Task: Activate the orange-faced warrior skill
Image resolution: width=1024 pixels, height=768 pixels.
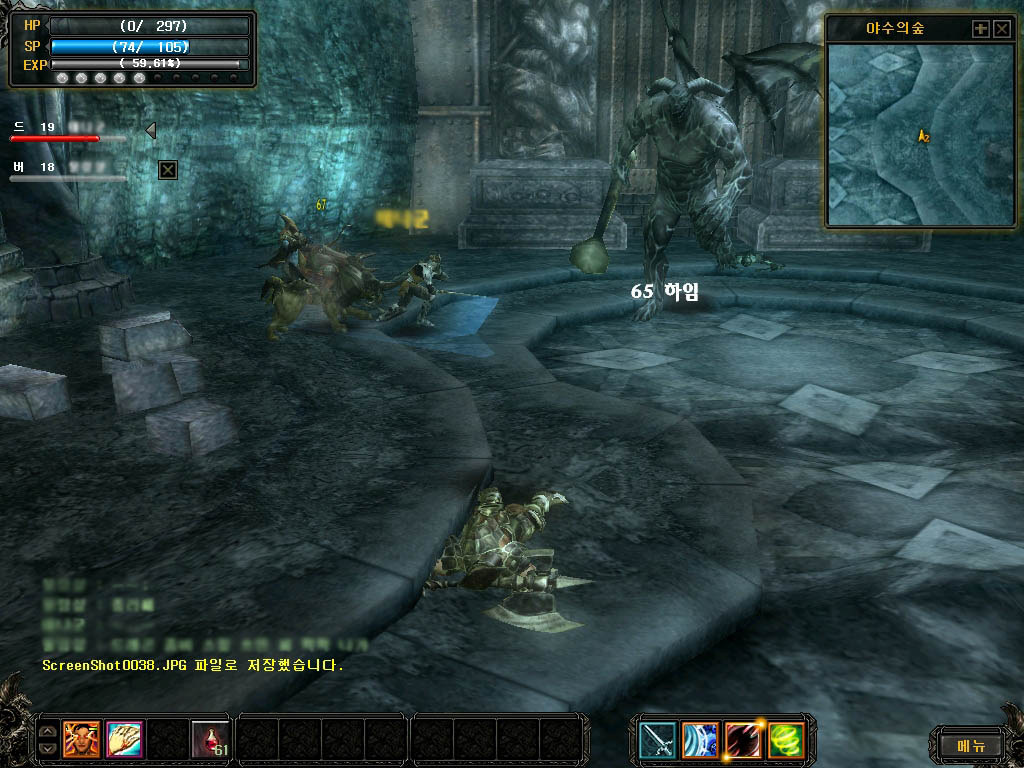Action: (81, 740)
